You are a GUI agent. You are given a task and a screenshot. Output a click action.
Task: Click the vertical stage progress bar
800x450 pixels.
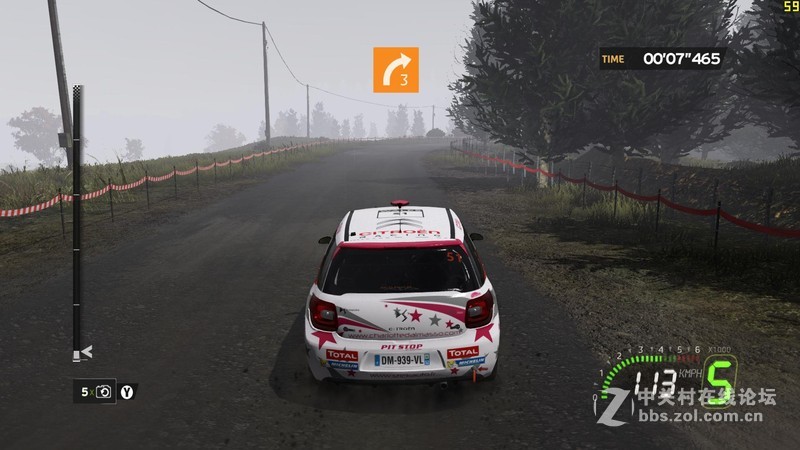pos(77,220)
